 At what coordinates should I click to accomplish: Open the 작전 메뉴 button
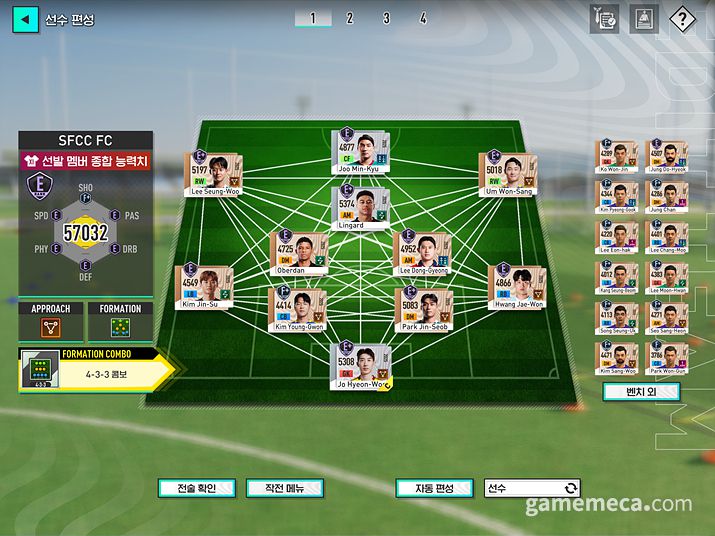284,488
